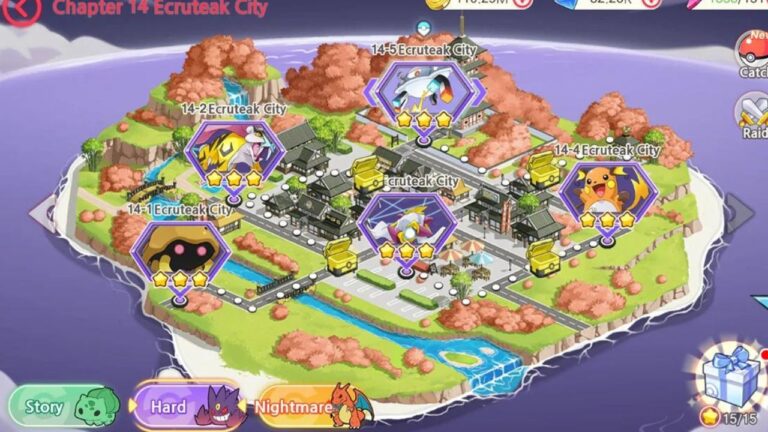
Task: Open stage 14-2 Ecruteak City
Action: [233, 154]
